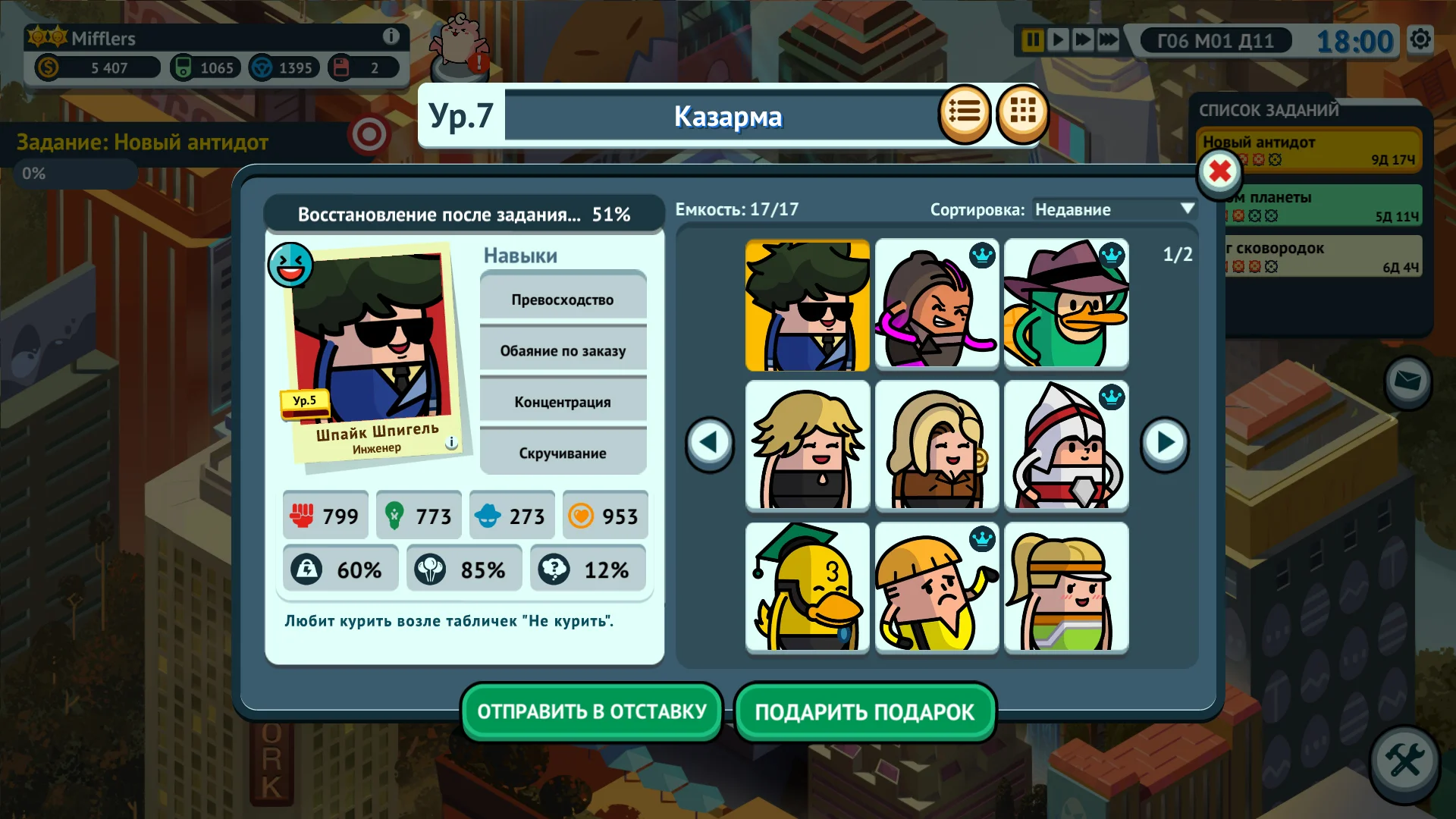The height and width of the screenshot is (819, 1456).
Task: Click the Отправить в отставку button
Action: [x=591, y=711]
